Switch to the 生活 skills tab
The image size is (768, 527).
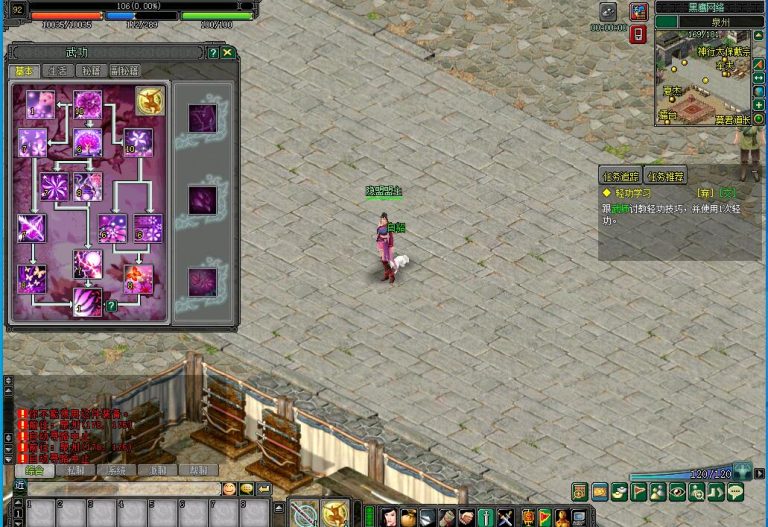(x=58, y=71)
